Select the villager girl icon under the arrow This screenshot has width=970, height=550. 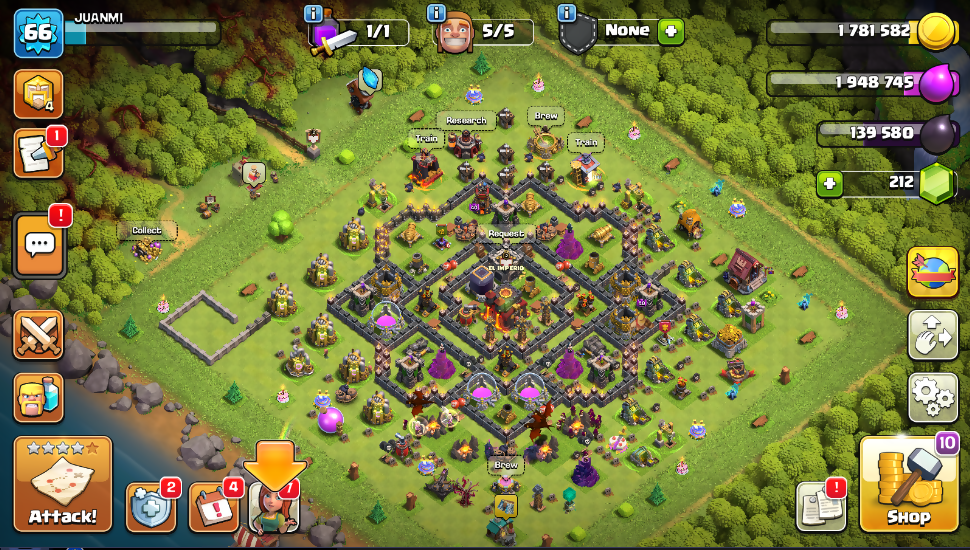273,507
